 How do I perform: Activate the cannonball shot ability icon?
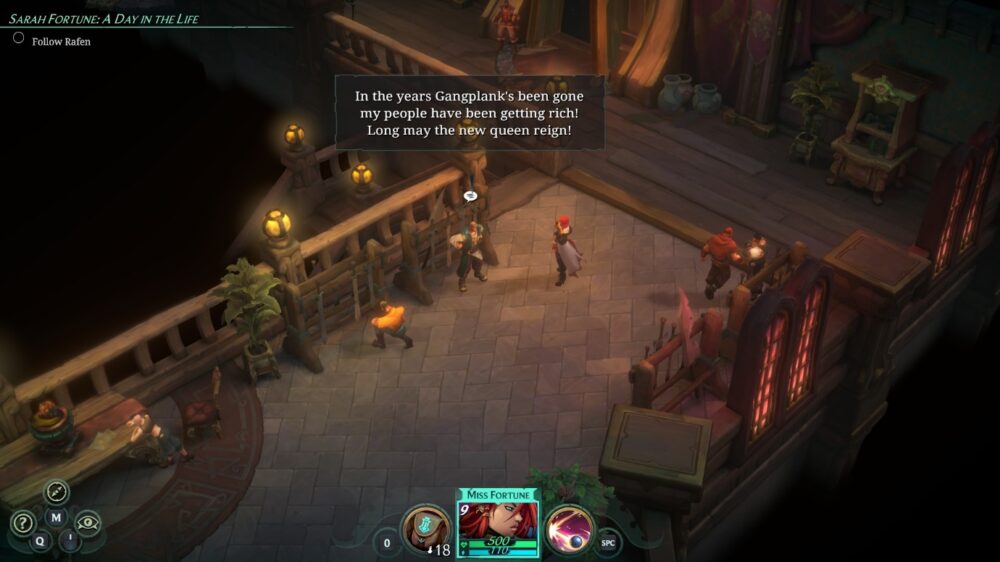pyautogui.click(x=569, y=529)
